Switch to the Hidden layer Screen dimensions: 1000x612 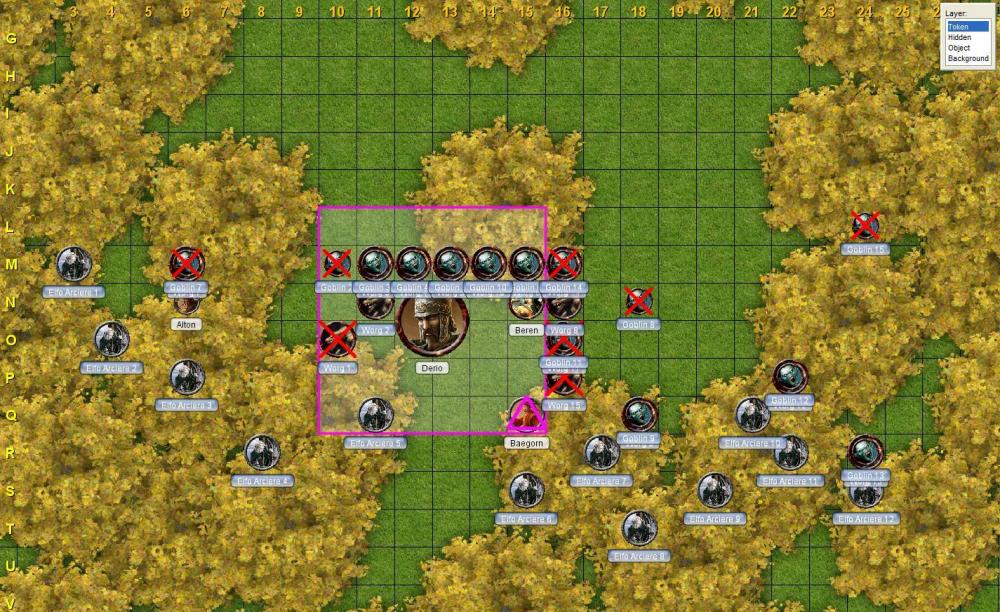959,38
